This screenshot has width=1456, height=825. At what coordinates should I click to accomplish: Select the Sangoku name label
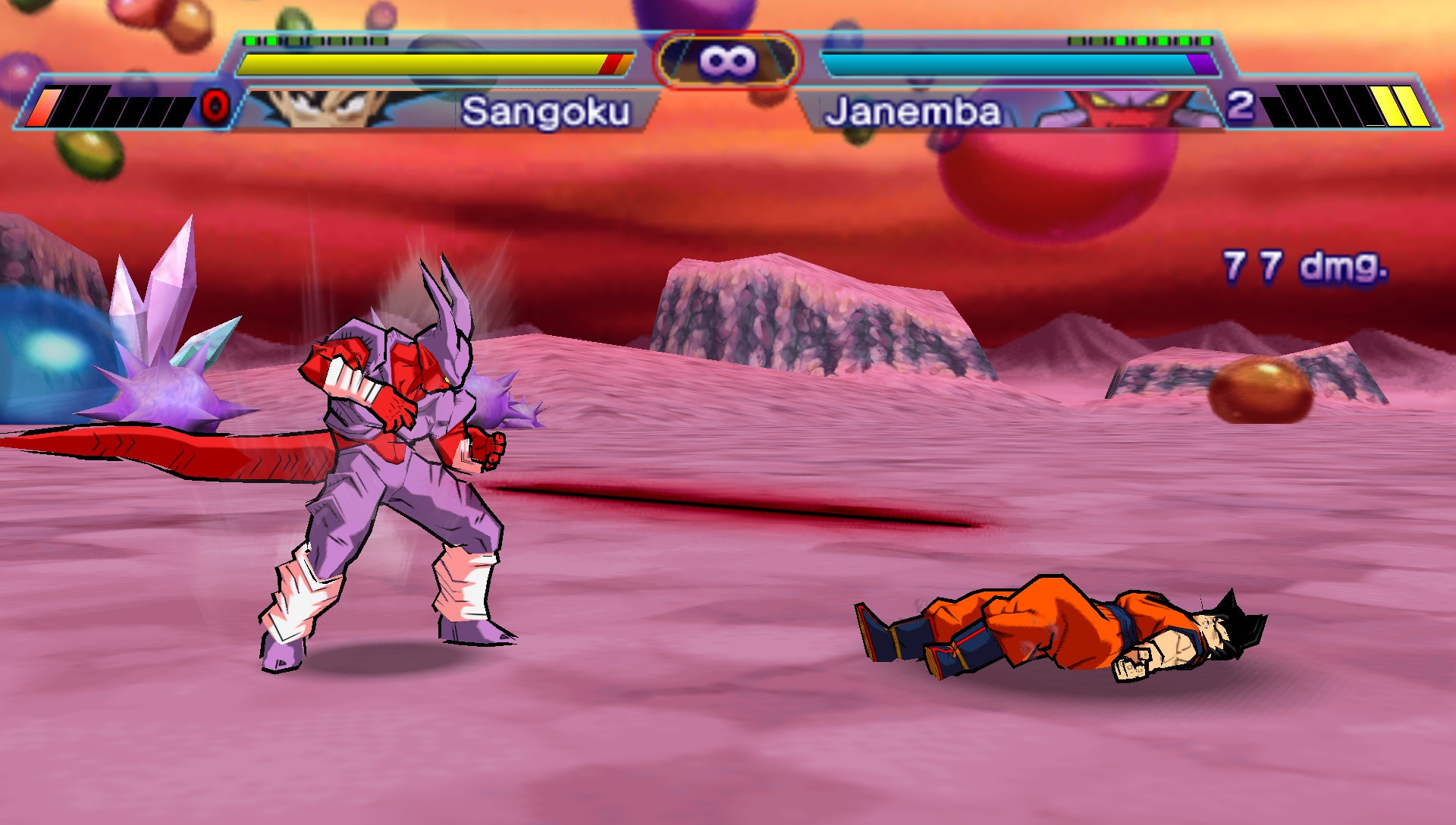click(548, 110)
